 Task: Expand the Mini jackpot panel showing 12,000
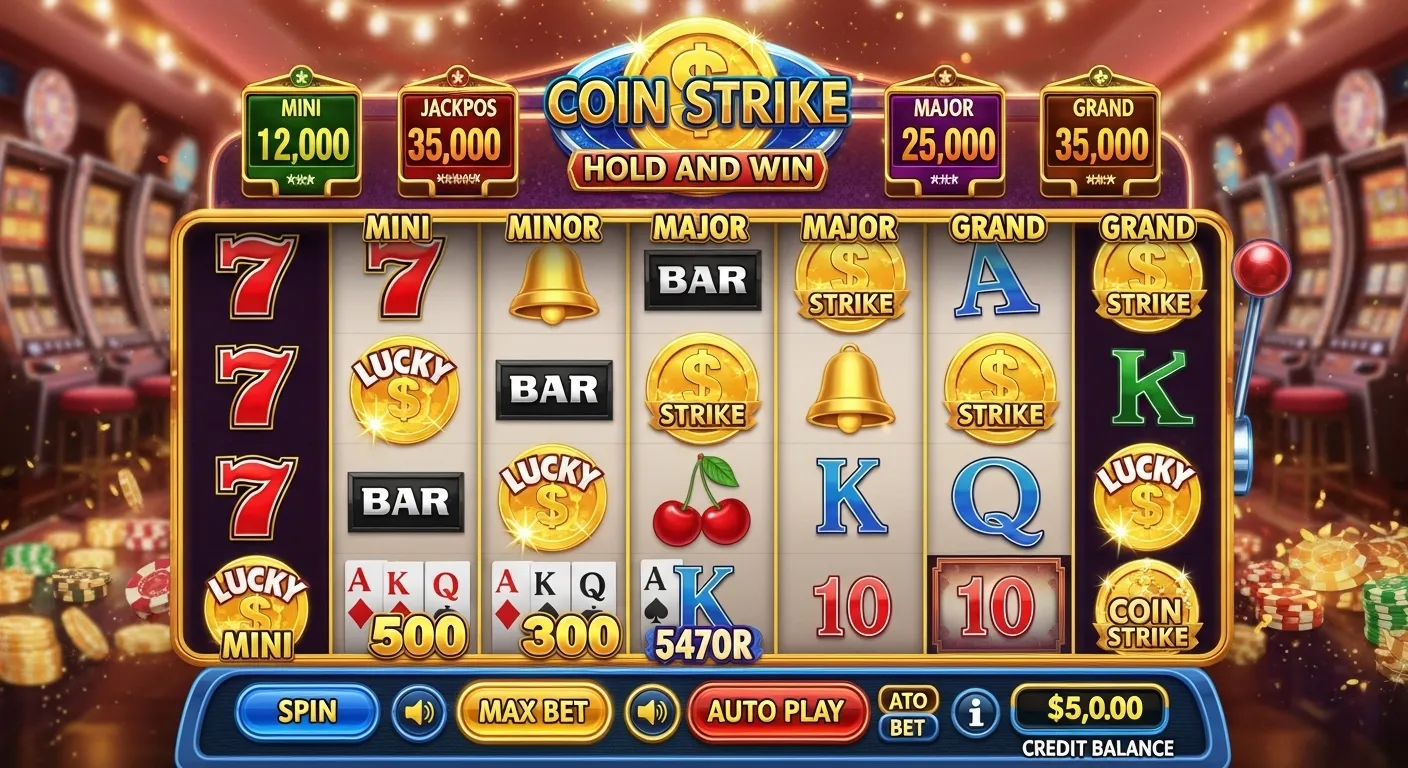pyautogui.click(x=302, y=130)
